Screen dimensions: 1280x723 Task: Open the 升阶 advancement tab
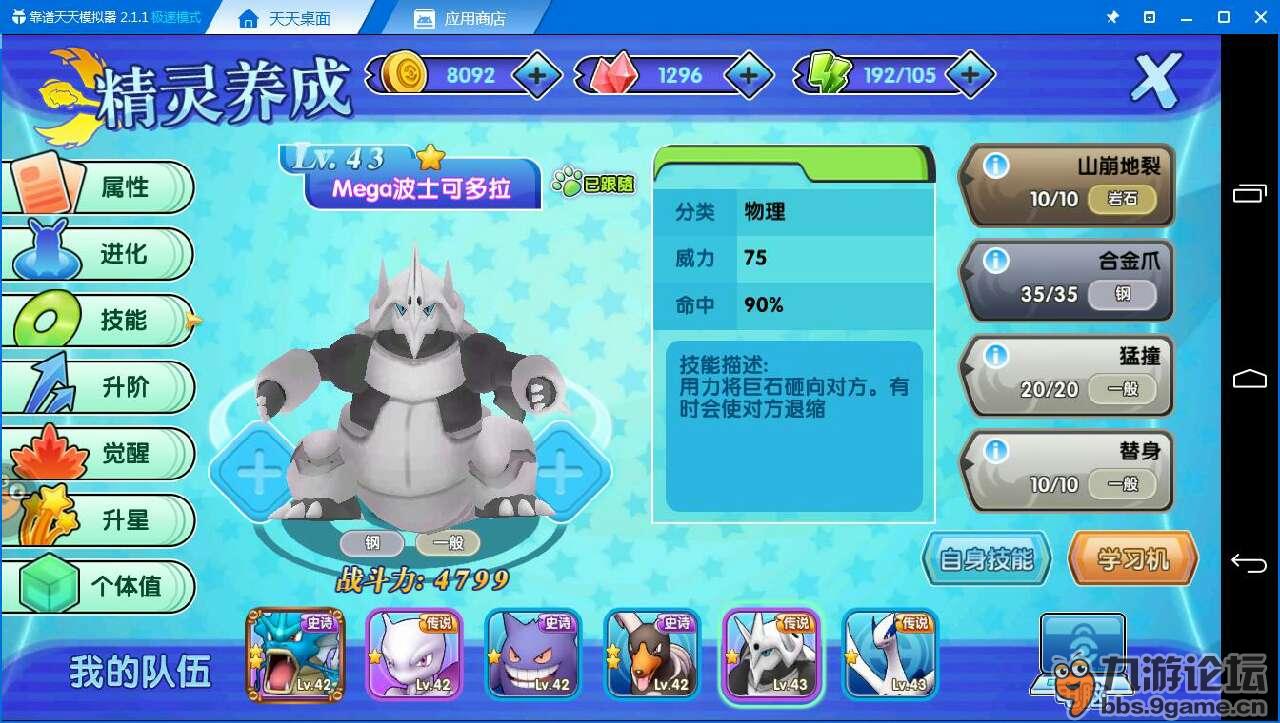(x=110, y=387)
